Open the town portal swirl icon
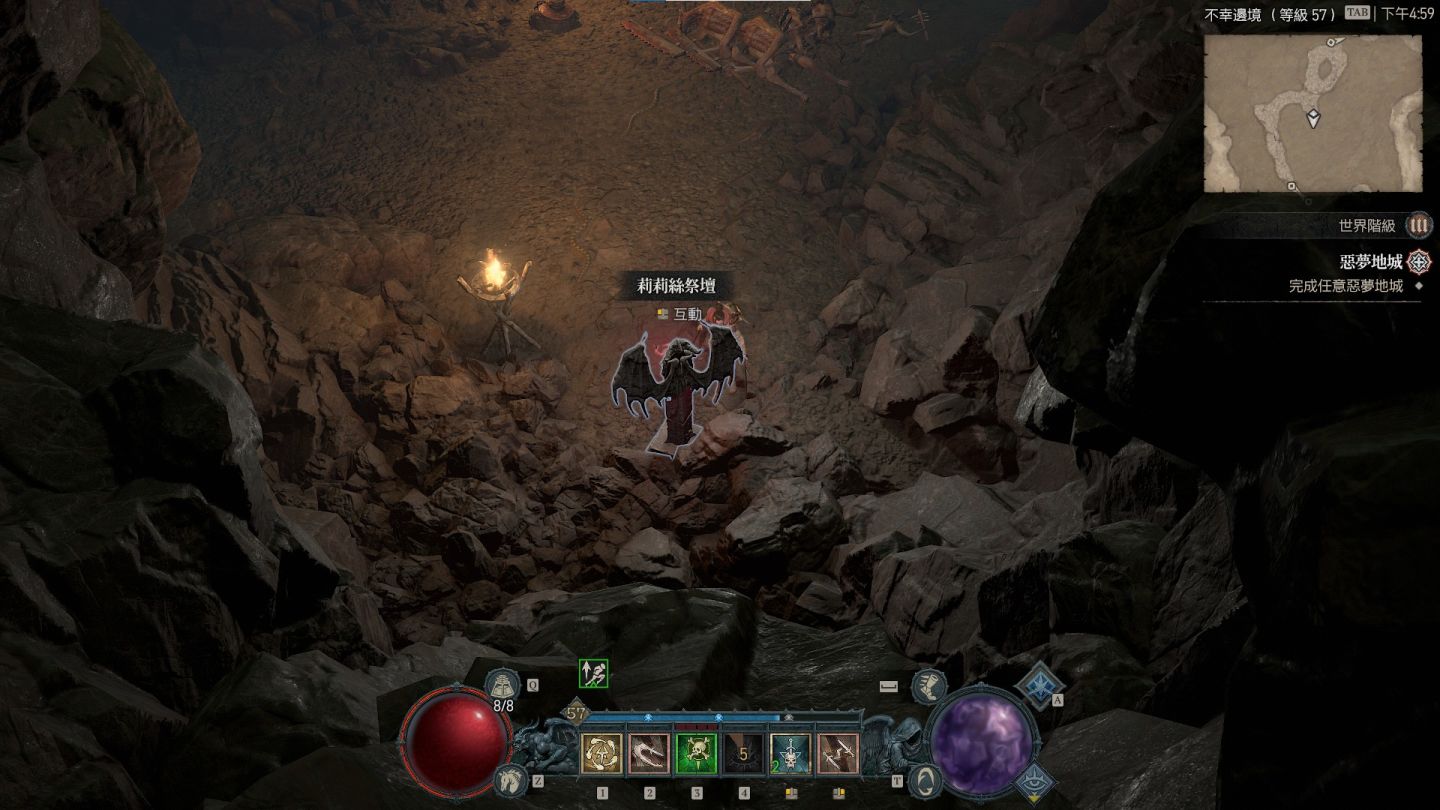The image size is (1440, 810). pyautogui.click(x=927, y=779)
